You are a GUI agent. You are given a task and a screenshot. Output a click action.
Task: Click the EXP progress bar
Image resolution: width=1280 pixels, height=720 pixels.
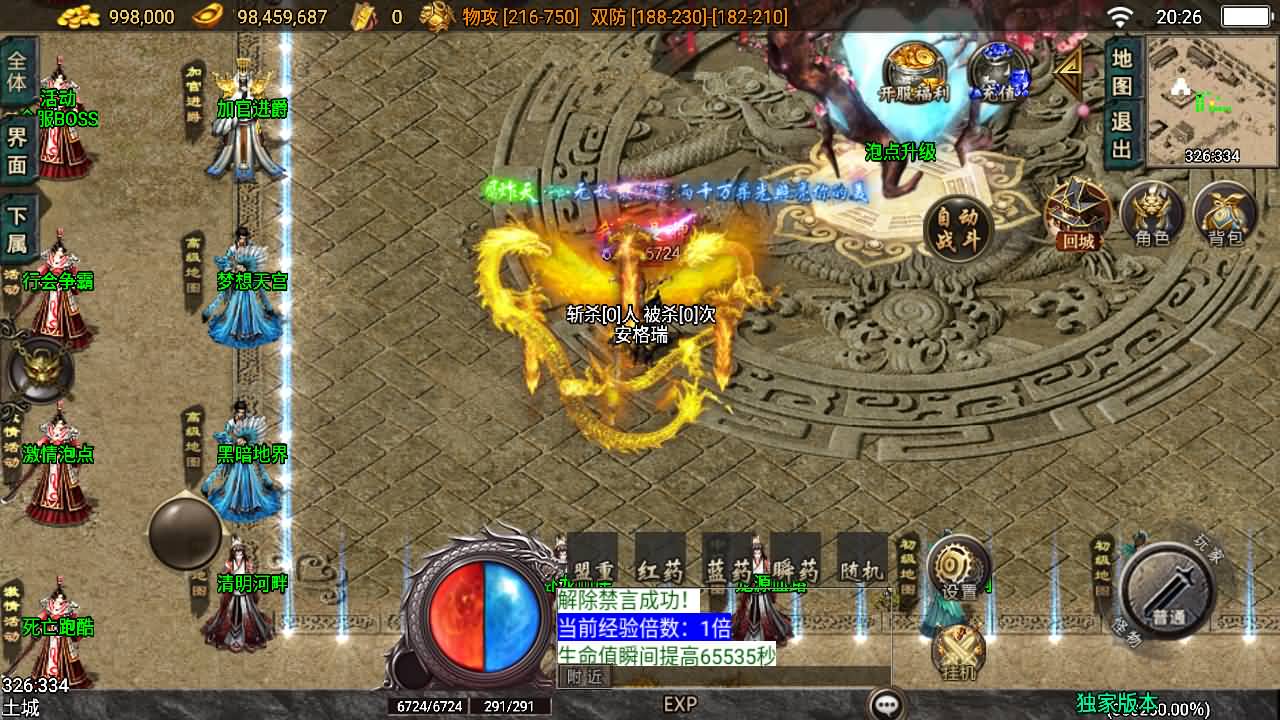click(x=680, y=703)
